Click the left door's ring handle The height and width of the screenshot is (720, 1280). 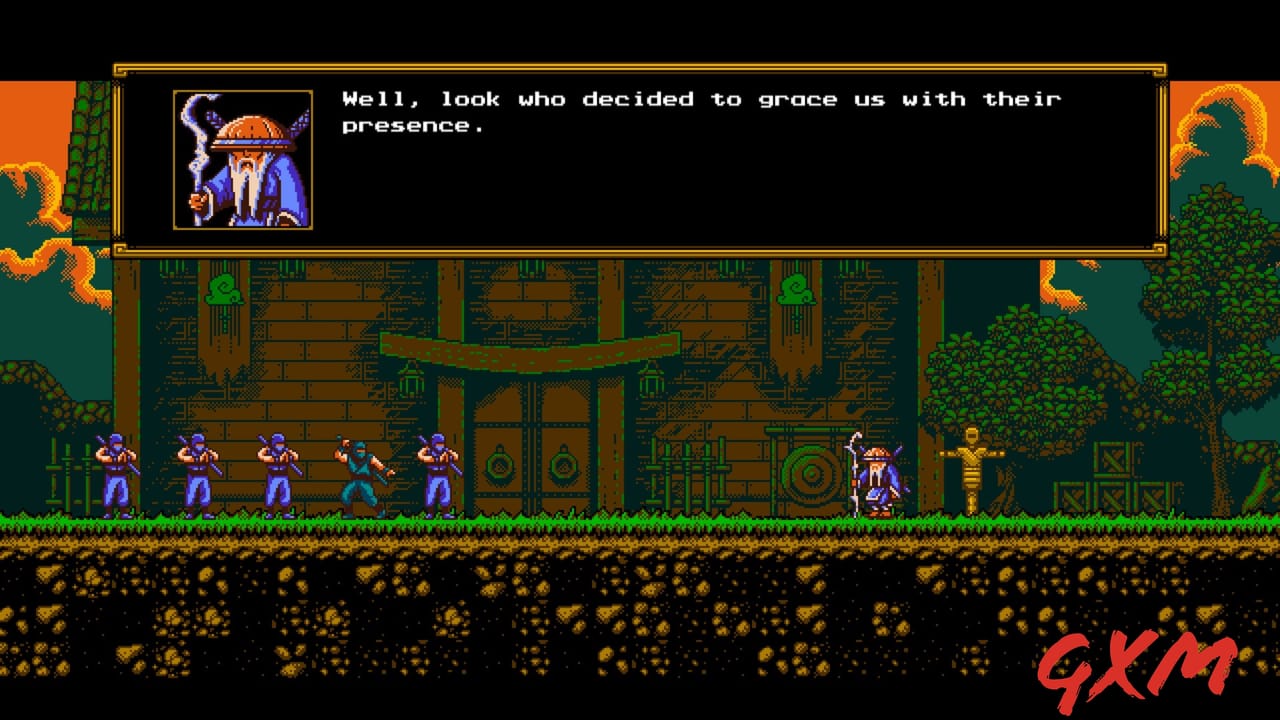[500, 467]
